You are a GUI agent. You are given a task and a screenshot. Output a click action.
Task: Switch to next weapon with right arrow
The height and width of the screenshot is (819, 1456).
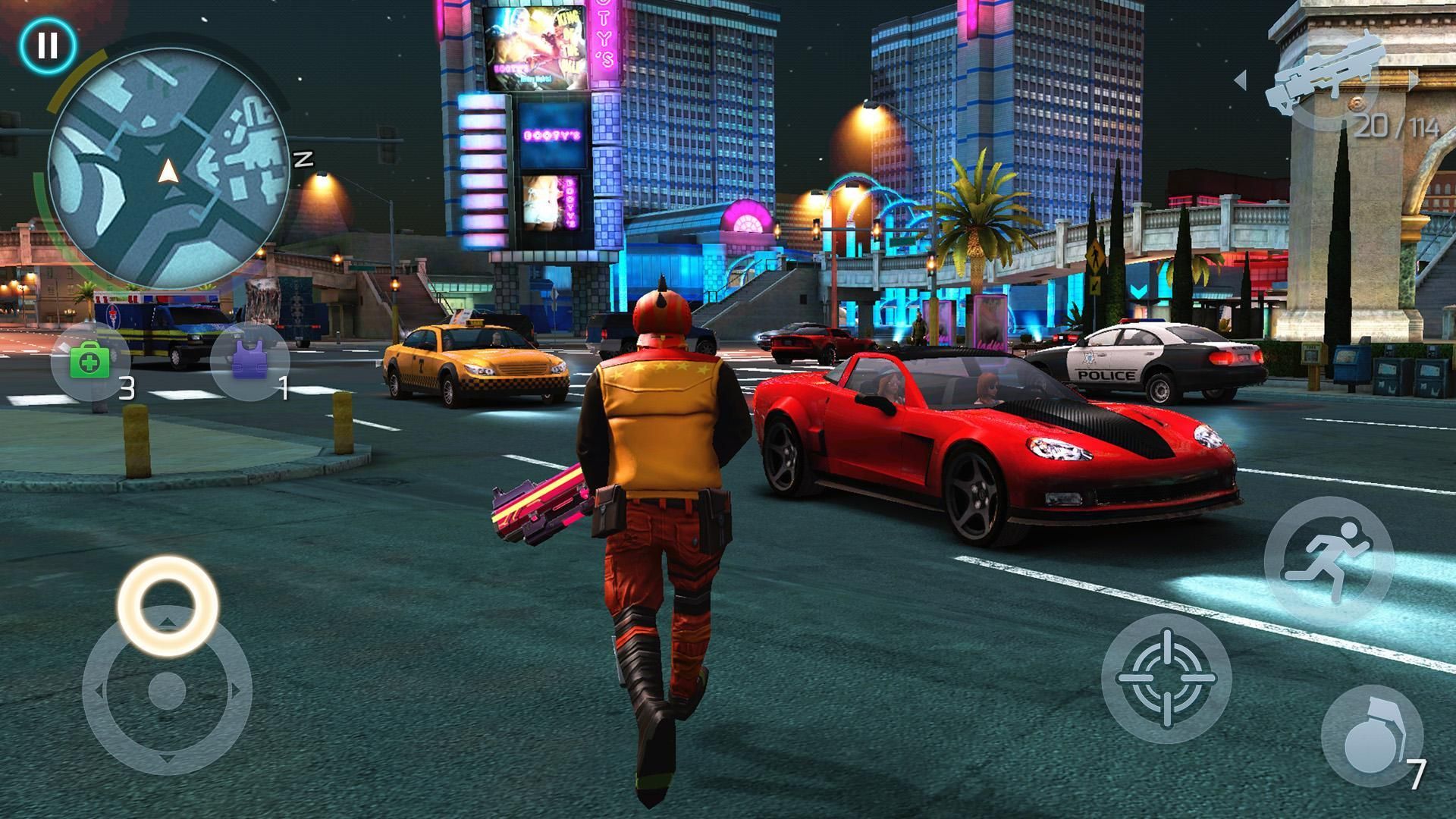(x=1412, y=80)
